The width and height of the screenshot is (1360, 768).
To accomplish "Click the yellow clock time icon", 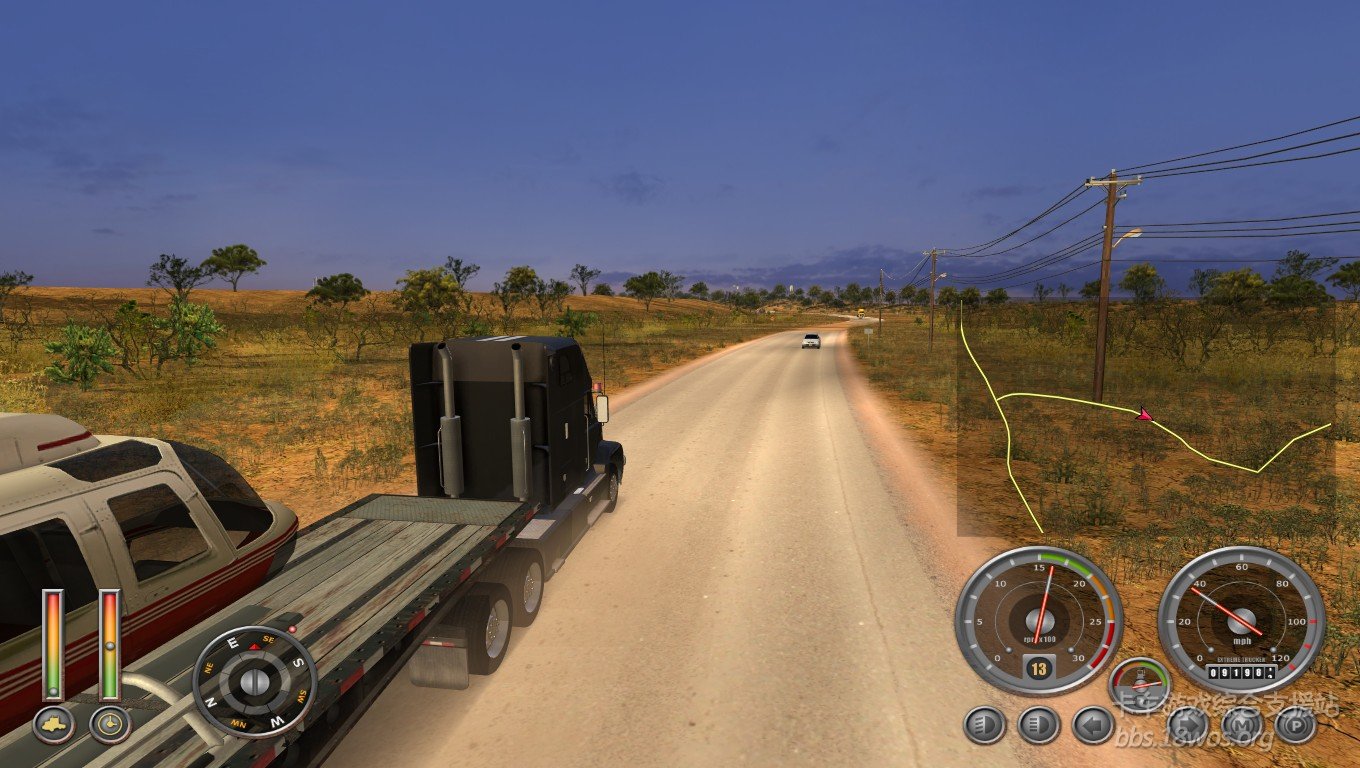I will 110,724.
